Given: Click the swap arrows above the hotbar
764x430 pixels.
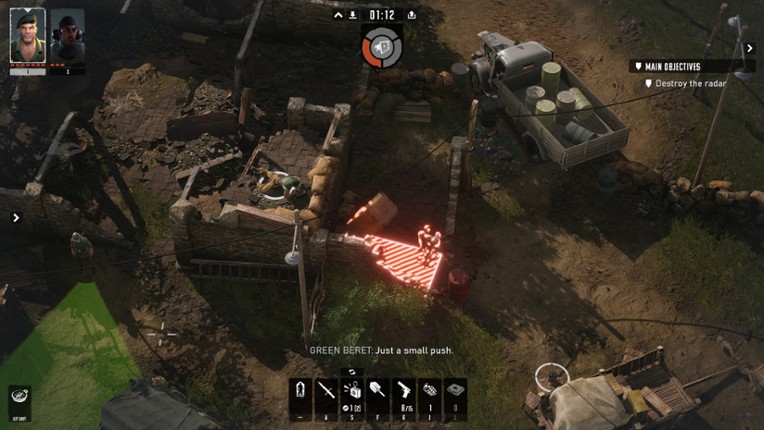Looking at the screenshot, I should point(353,371).
